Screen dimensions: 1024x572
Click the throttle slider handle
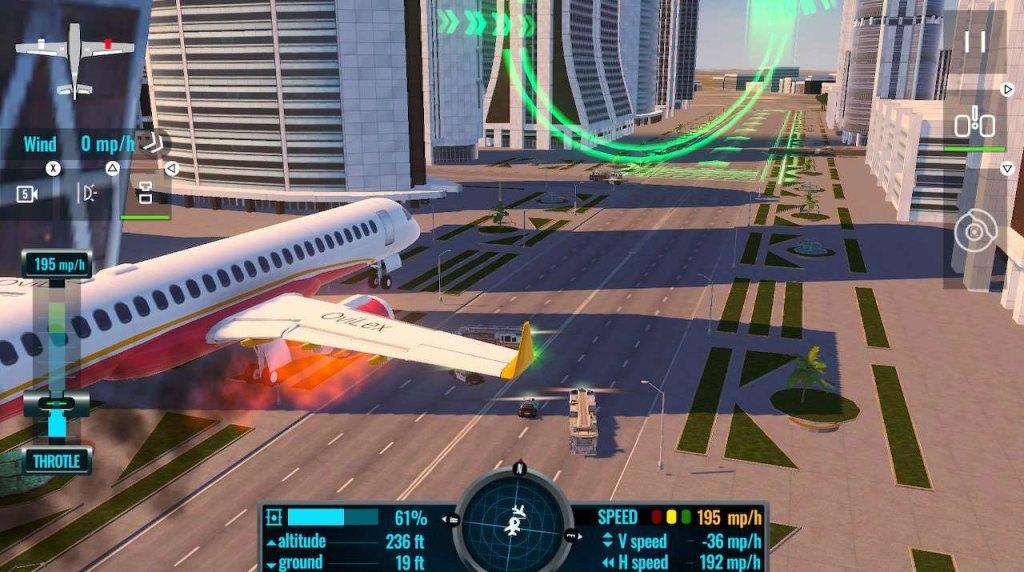(x=56, y=403)
